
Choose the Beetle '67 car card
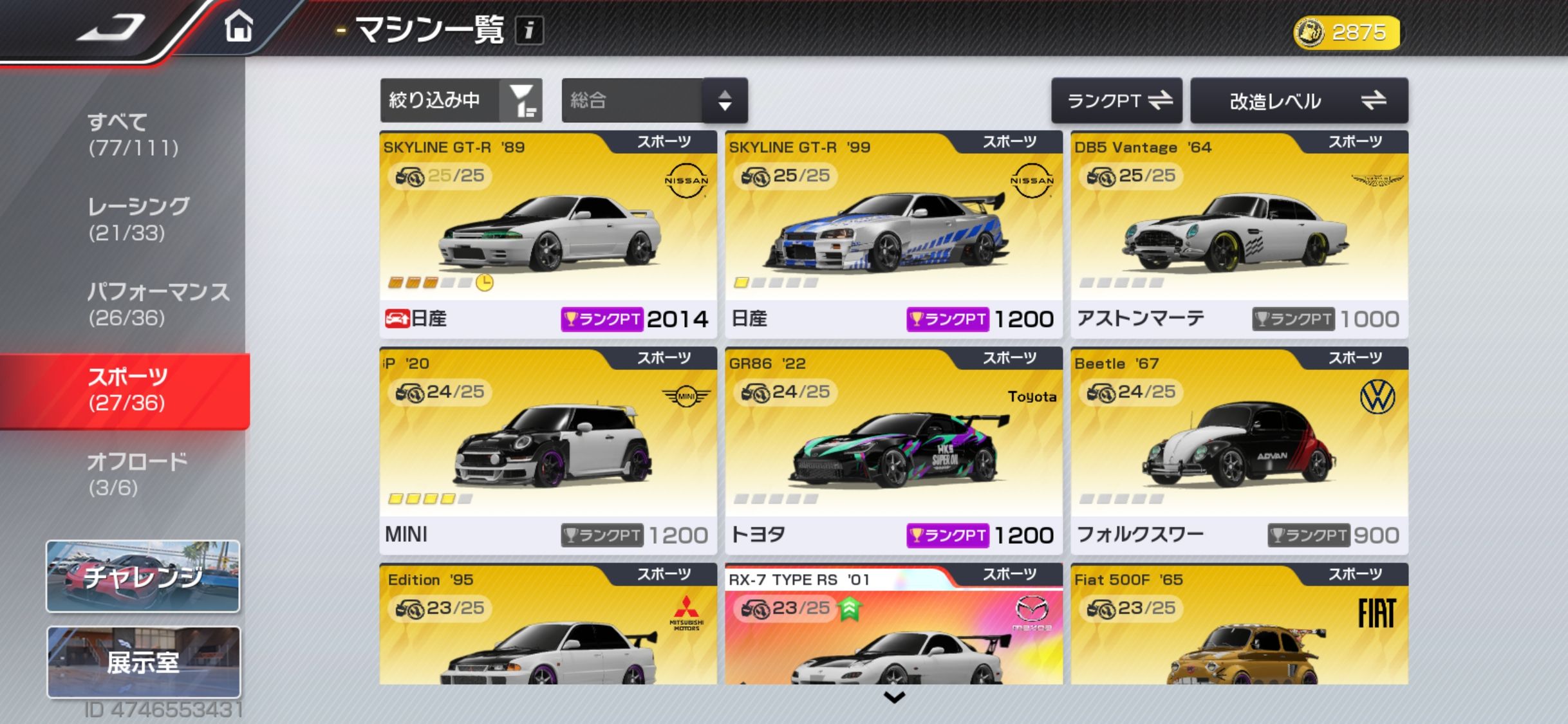pos(1239,450)
